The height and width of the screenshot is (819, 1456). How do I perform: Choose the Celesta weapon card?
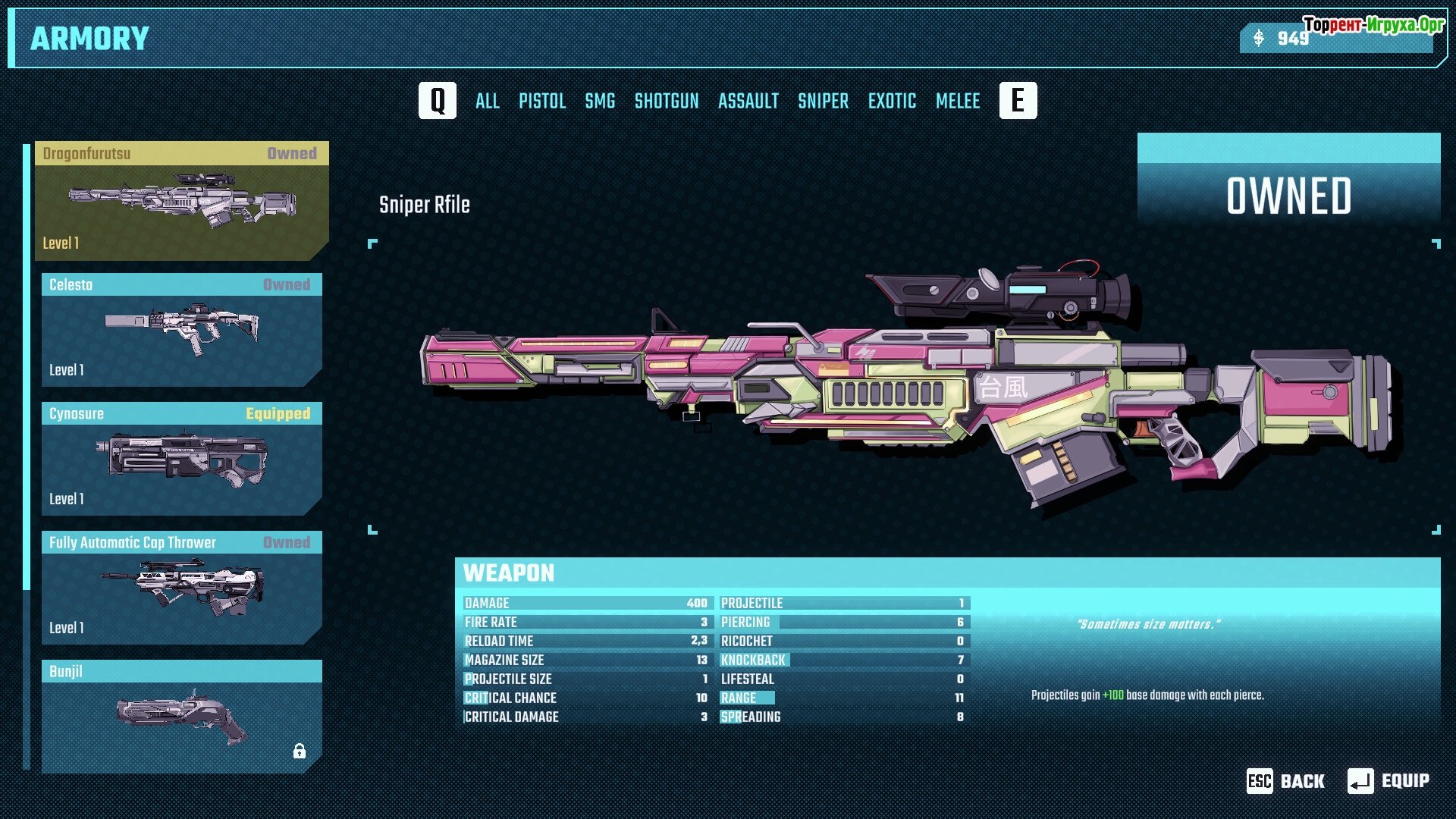182,330
